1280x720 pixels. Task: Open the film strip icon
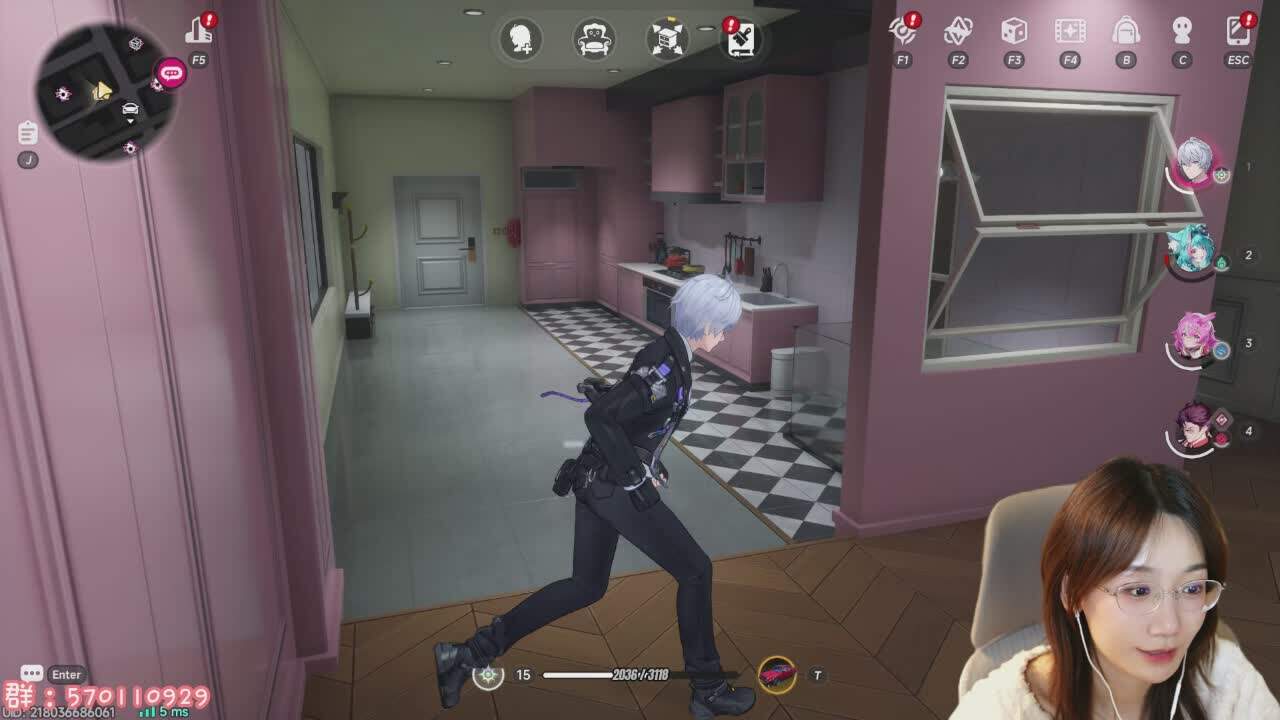tap(1070, 31)
